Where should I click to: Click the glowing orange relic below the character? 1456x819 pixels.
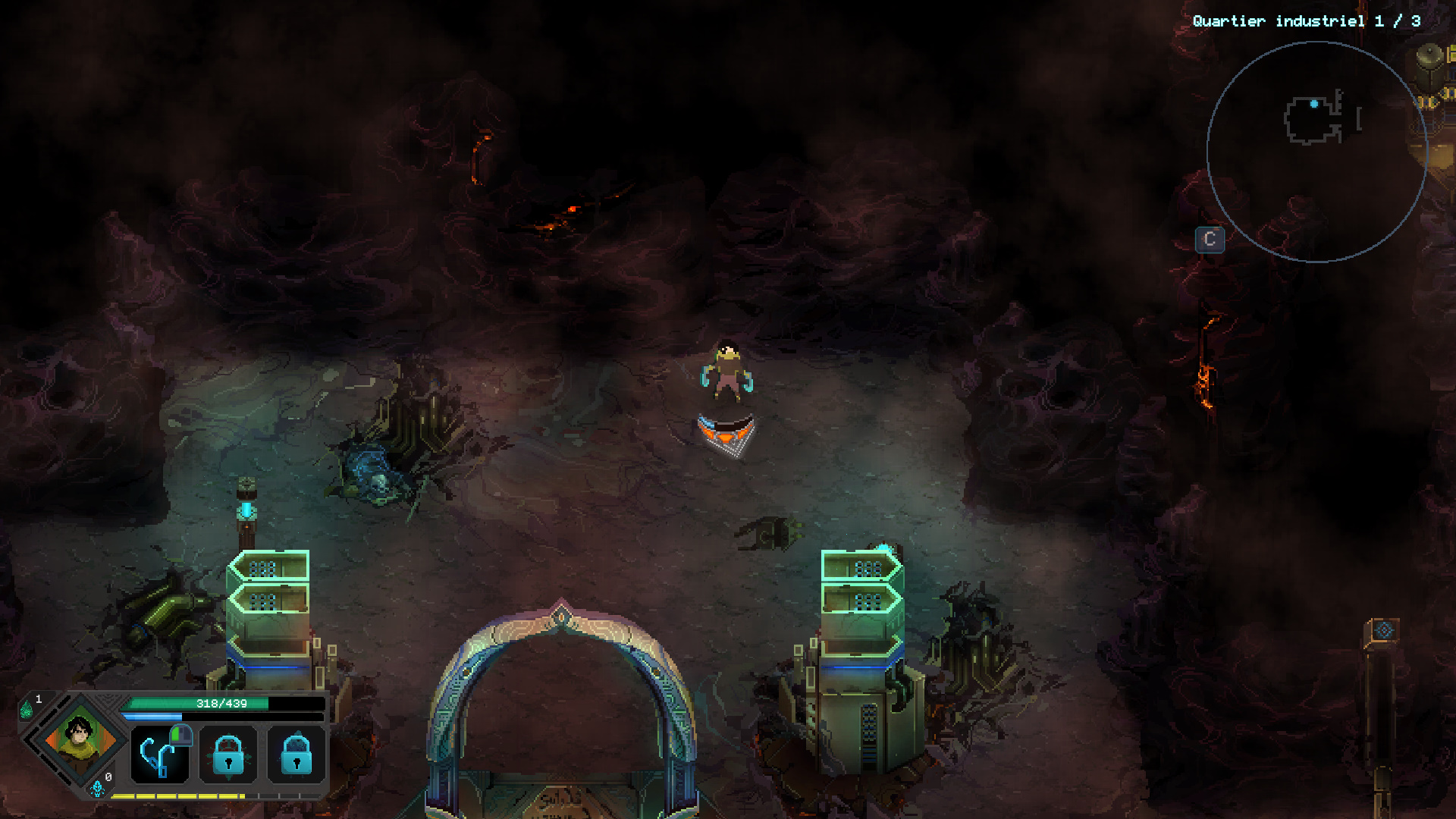(725, 434)
